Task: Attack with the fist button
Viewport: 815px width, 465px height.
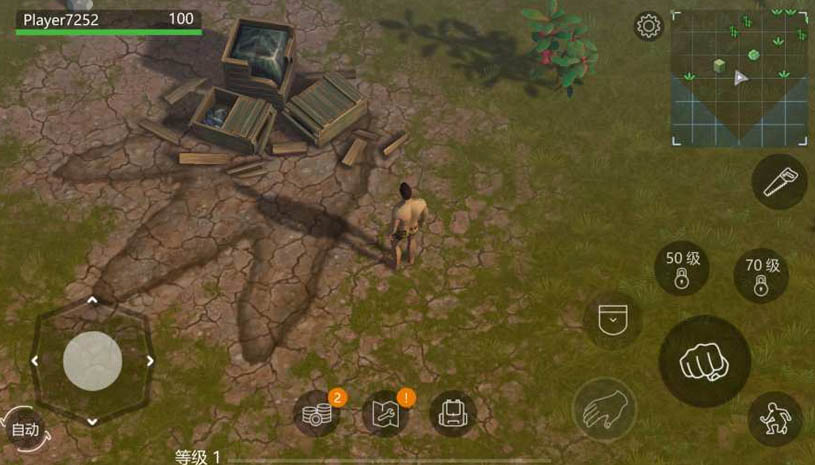Action: pos(704,361)
